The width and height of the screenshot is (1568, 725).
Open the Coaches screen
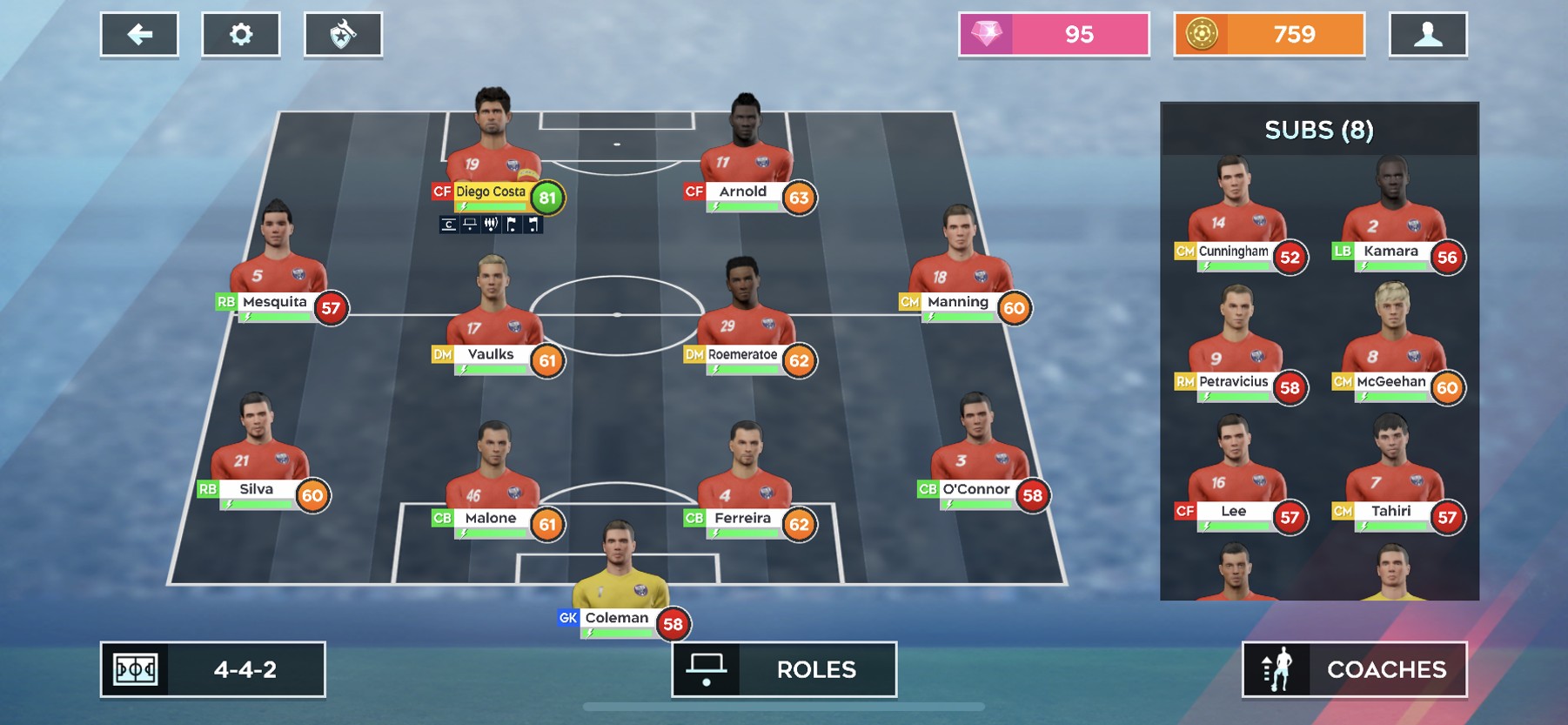[x=1354, y=669]
